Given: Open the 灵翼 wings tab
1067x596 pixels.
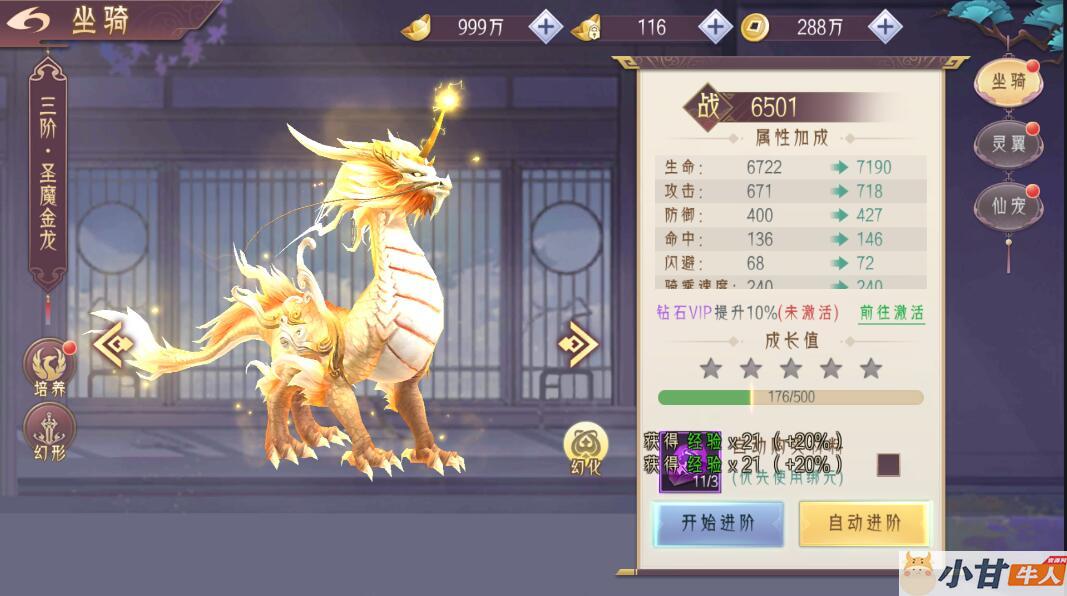Looking at the screenshot, I should 1008,143.
